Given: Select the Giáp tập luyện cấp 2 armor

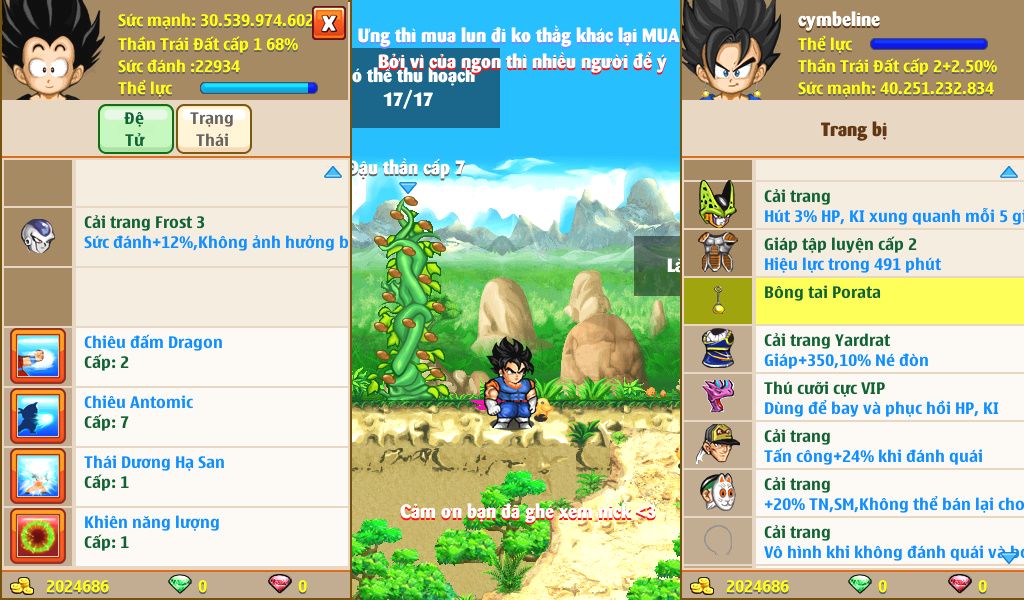Looking at the screenshot, I should [x=888, y=254].
